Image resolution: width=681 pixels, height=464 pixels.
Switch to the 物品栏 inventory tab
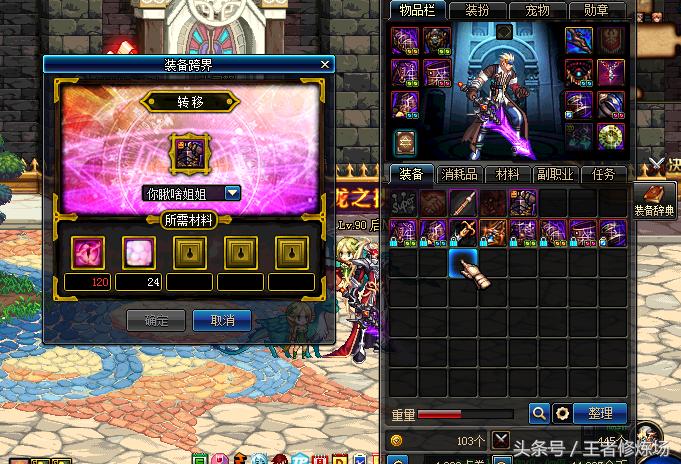pos(416,10)
